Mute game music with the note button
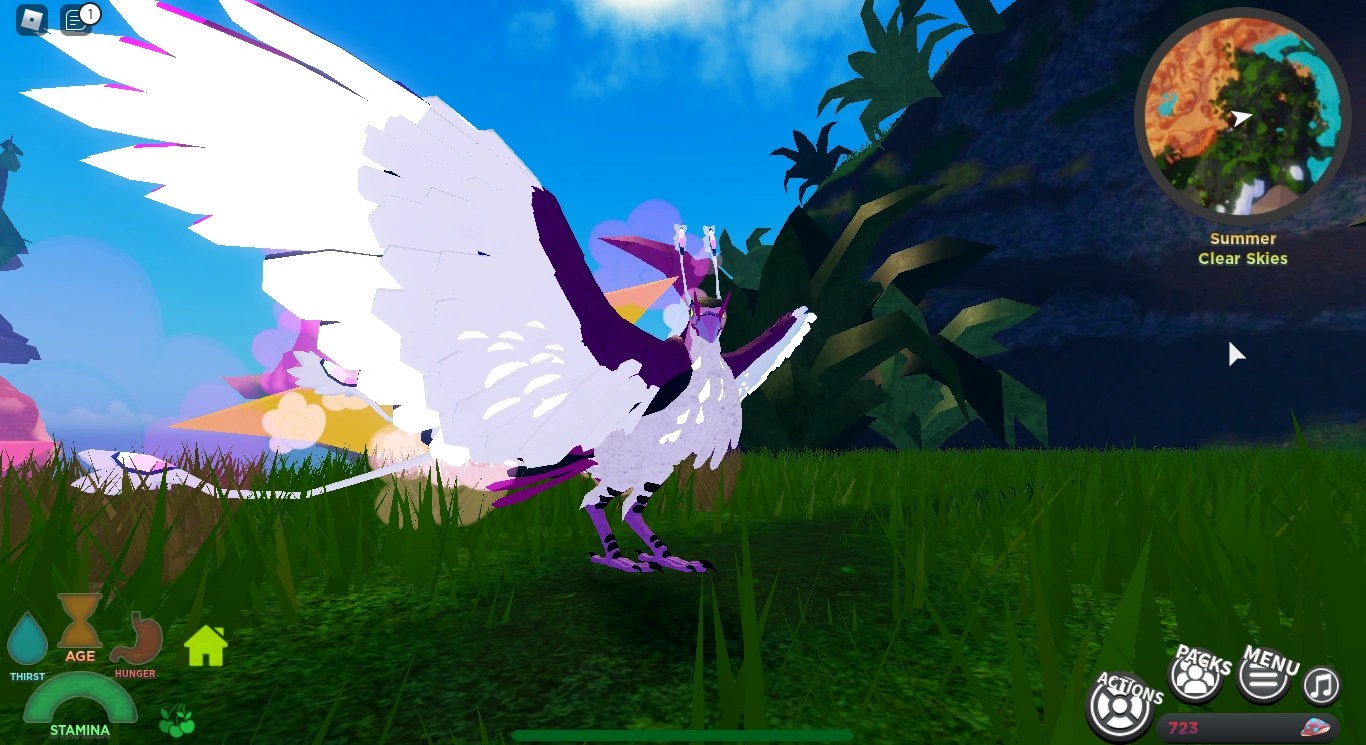1366x745 pixels. point(1320,686)
